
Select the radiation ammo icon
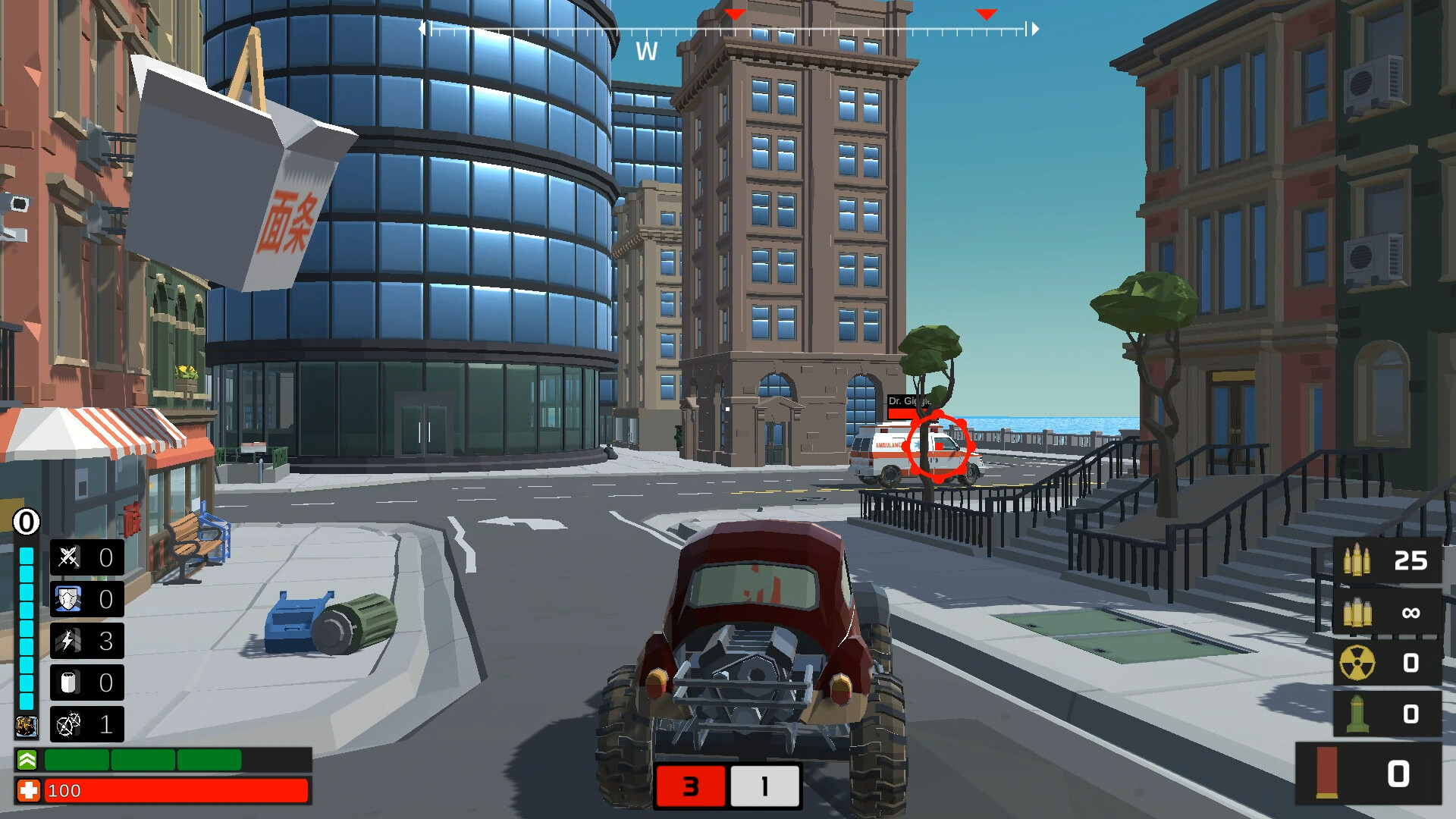pos(1358,662)
